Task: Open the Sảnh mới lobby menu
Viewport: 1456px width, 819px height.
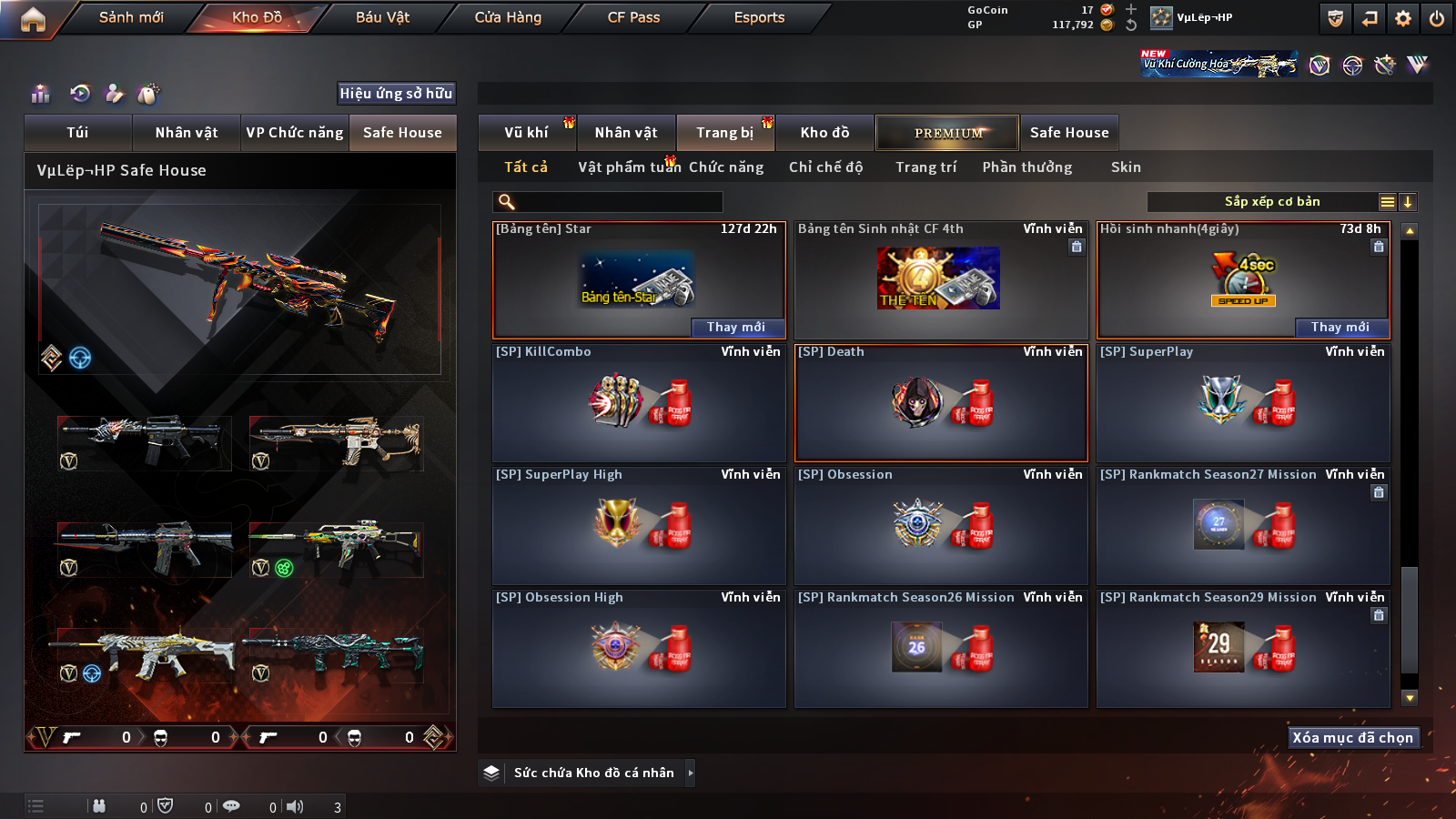Action: [131, 17]
